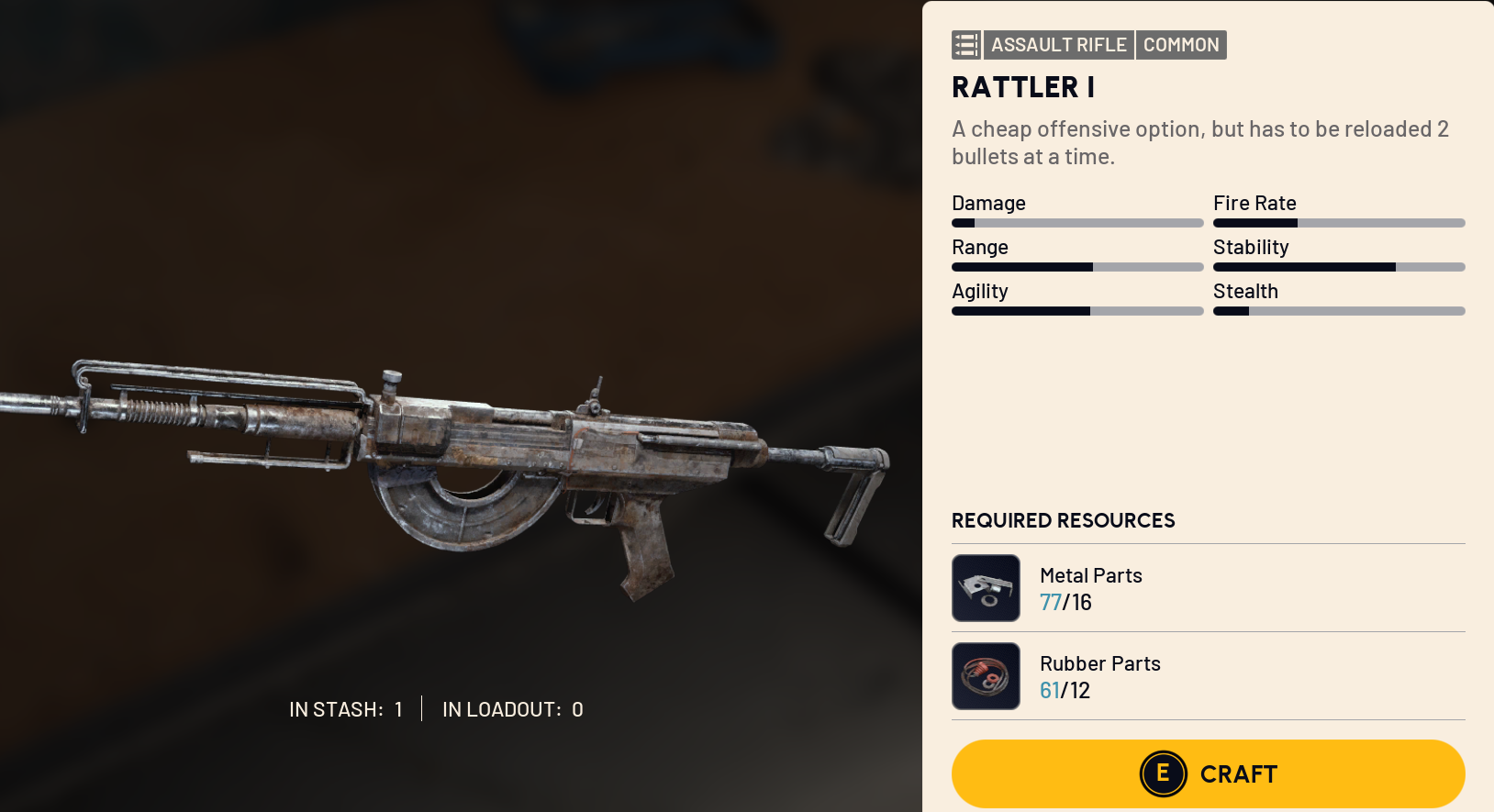
Task: Select the Metal Parts resource icon
Action: (x=986, y=587)
